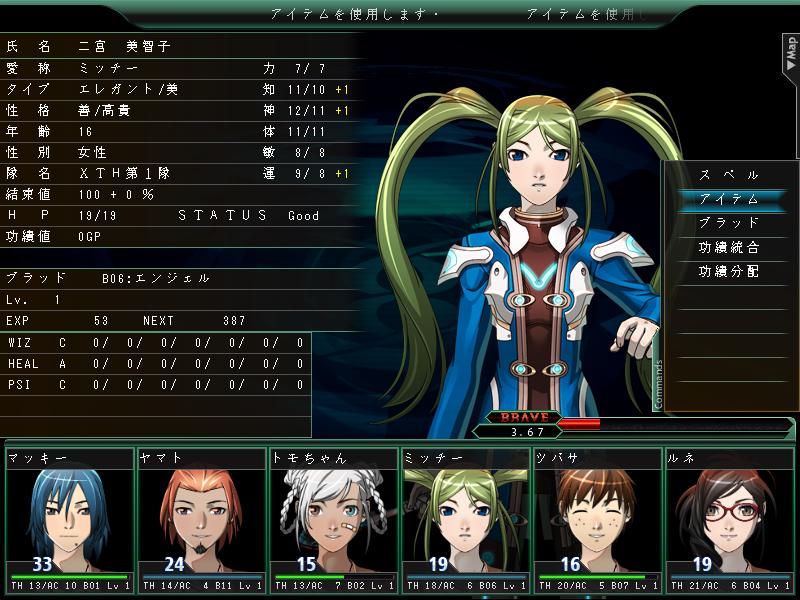
Task: Choose the アイテム command
Action: pyautogui.click(x=729, y=199)
